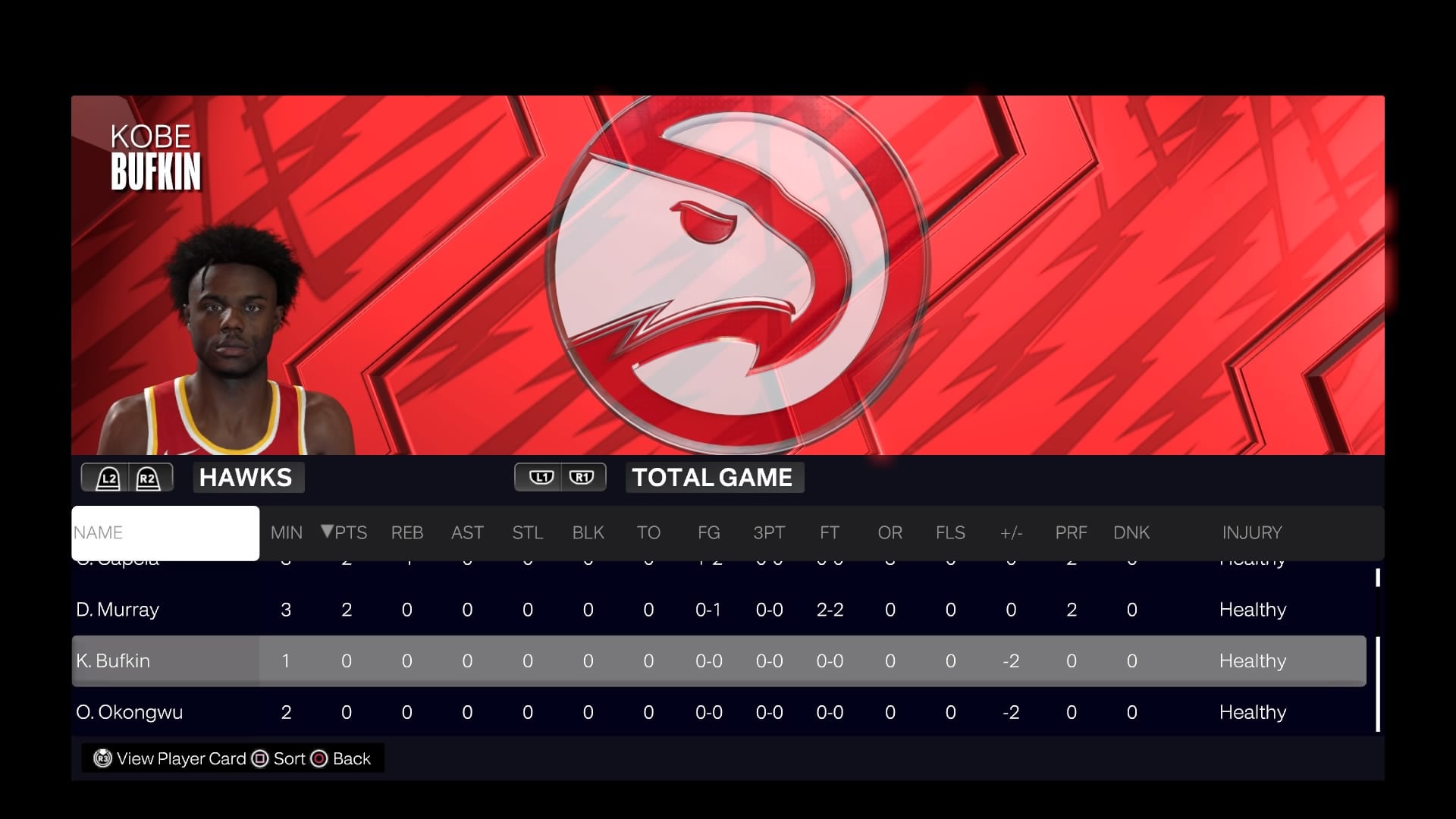
Task: Sort by 3PT column header
Action: pos(769,533)
